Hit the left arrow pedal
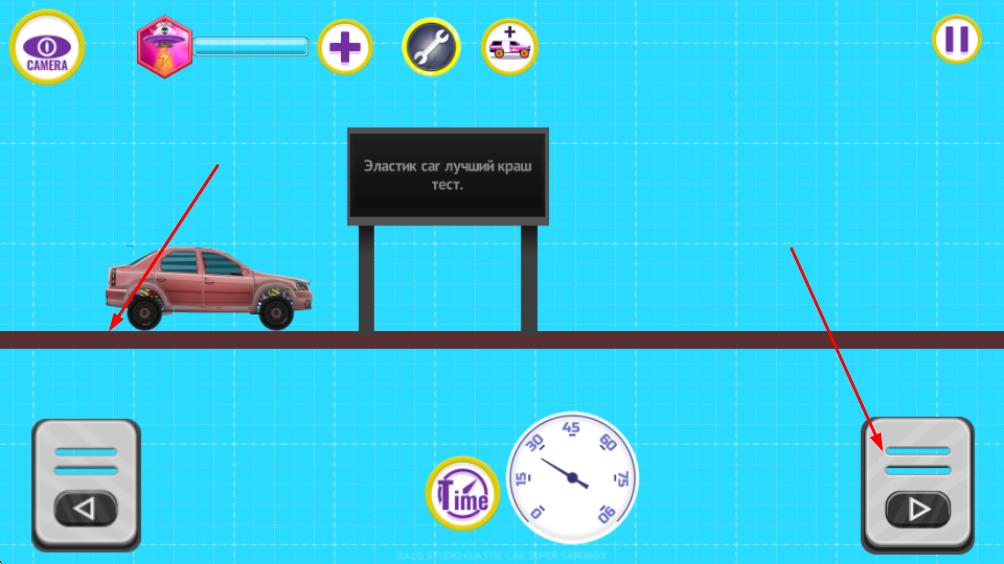 [x=85, y=486]
